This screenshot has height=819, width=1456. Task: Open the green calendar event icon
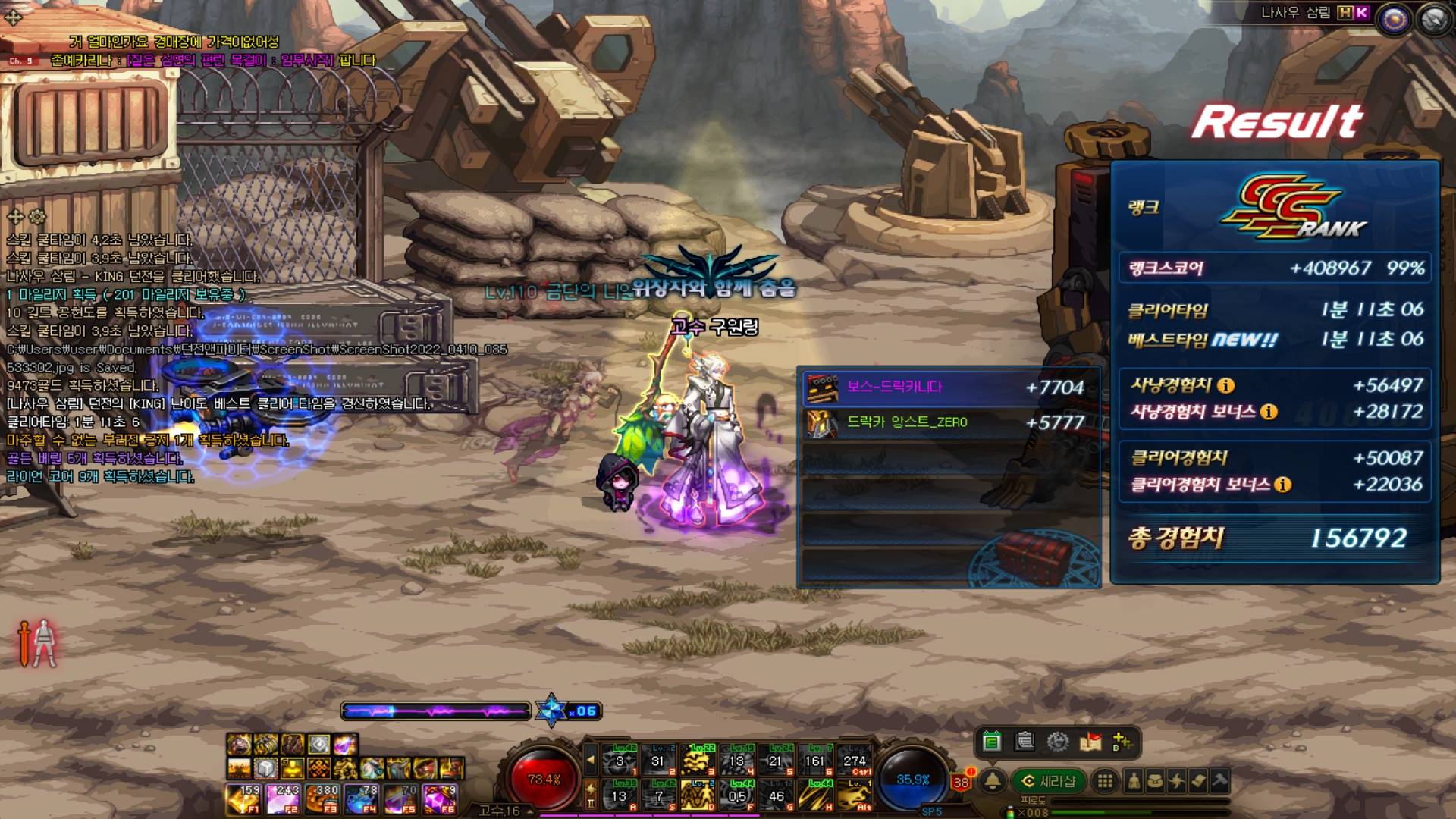coord(991,742)
